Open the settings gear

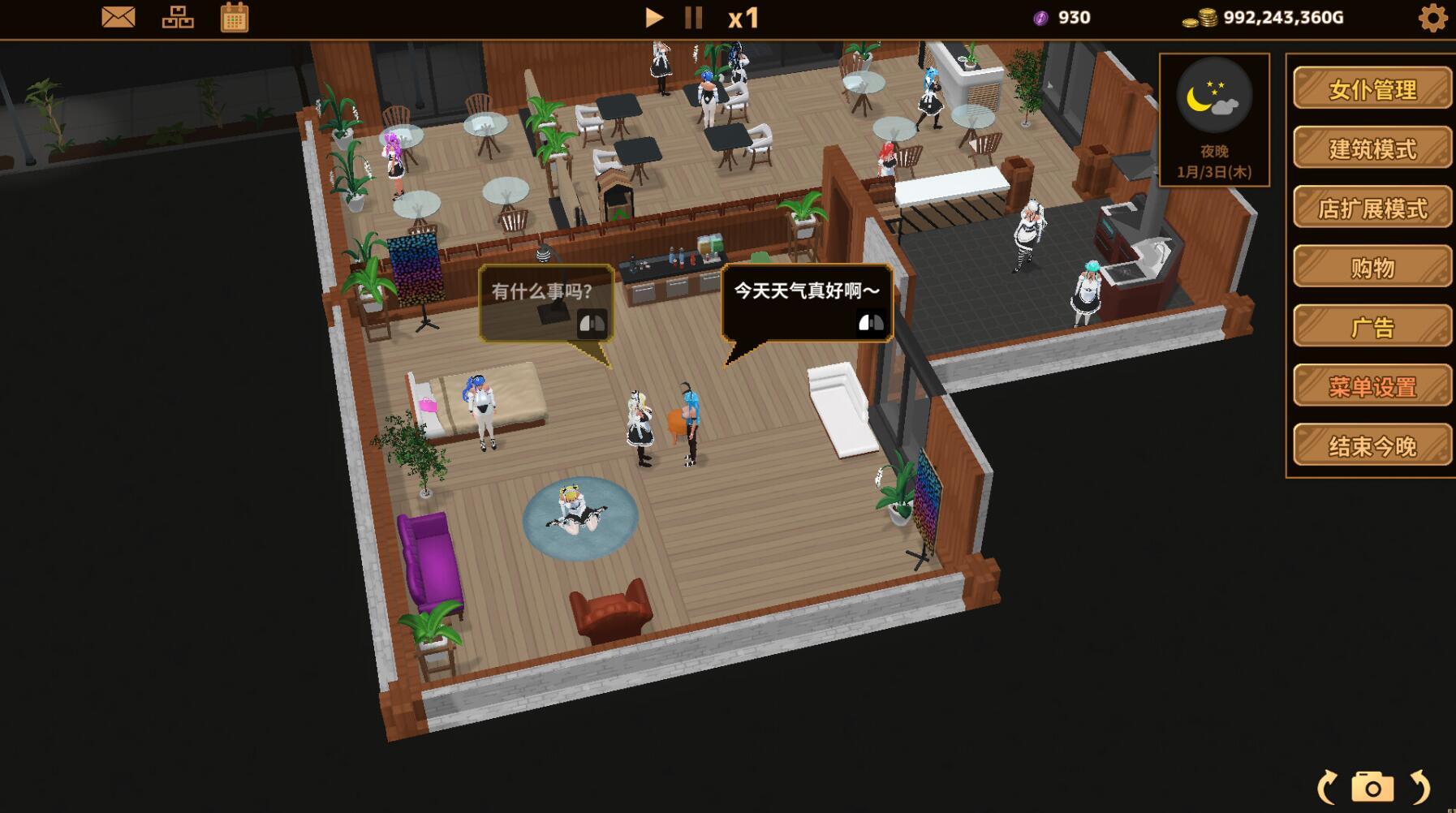click(x=1433, y=17)
